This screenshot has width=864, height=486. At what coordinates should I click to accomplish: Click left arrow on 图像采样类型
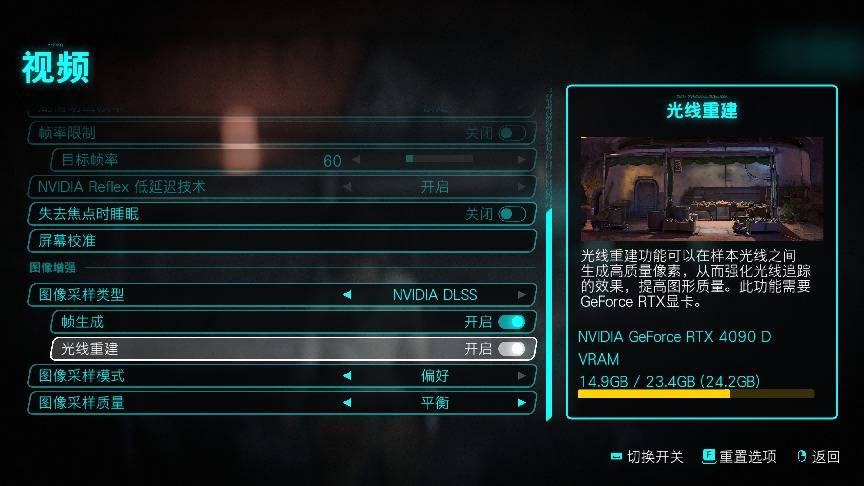click(x=347, y=295)
